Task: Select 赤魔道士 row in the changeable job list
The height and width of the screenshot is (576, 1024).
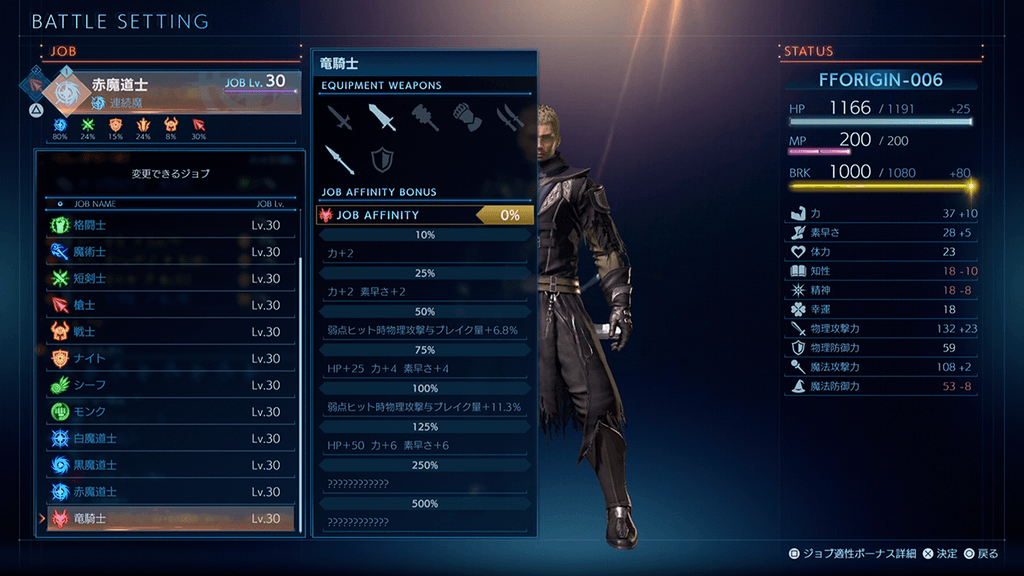Action: click(x=170, y=492)
